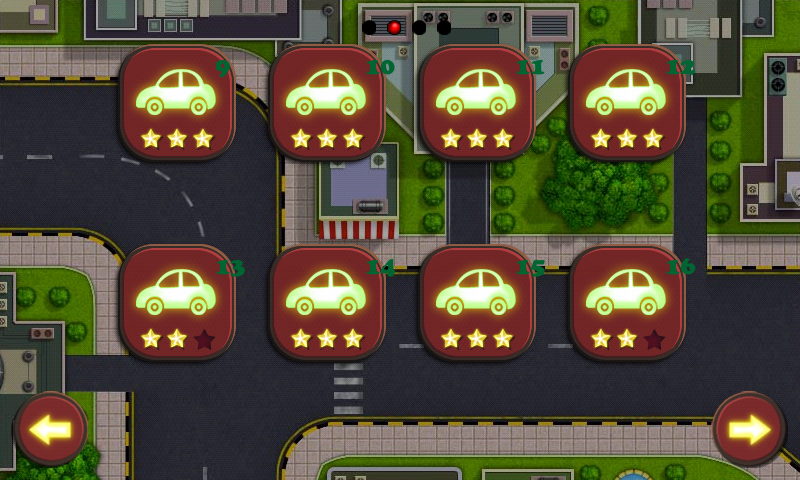Screen dimensions: 800x480
Task: Select level 9 car tile
Action: [177, 102]
